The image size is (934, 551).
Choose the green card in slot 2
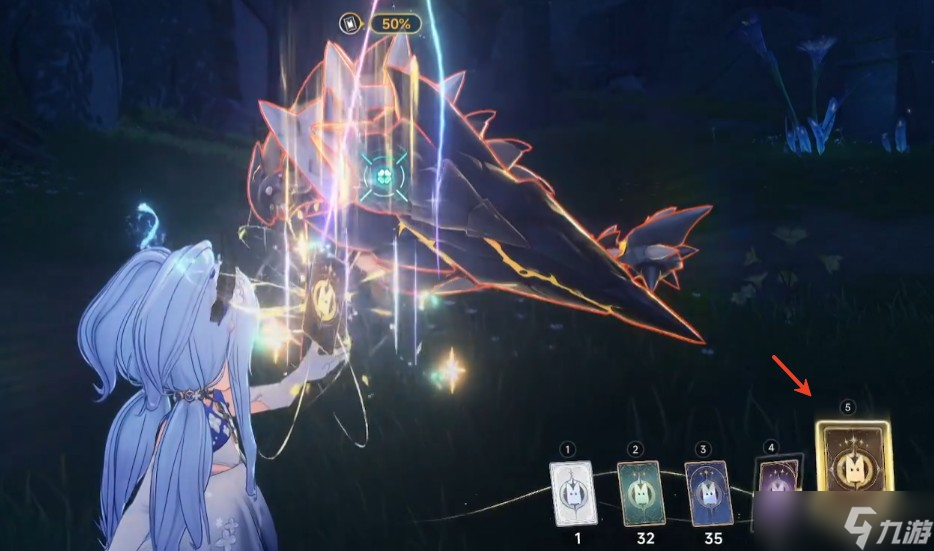tap(640, 491)
